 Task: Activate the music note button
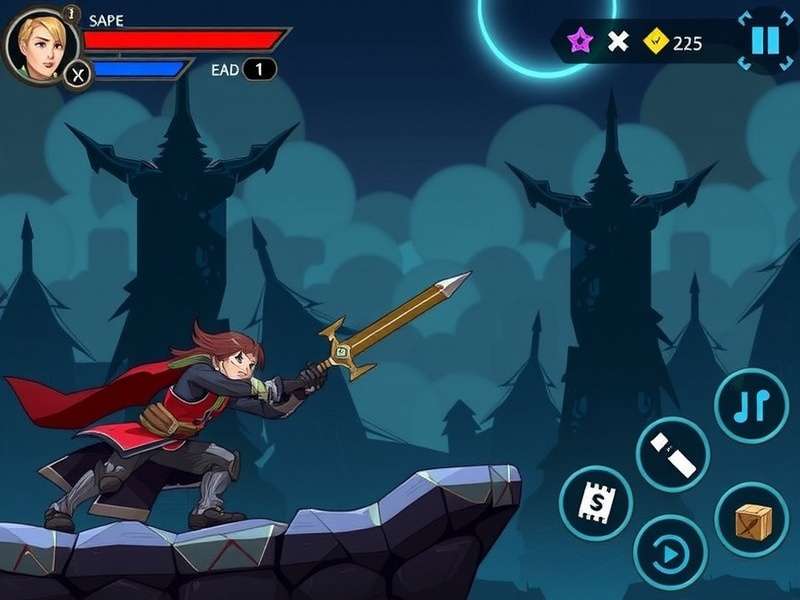(752, 405)
